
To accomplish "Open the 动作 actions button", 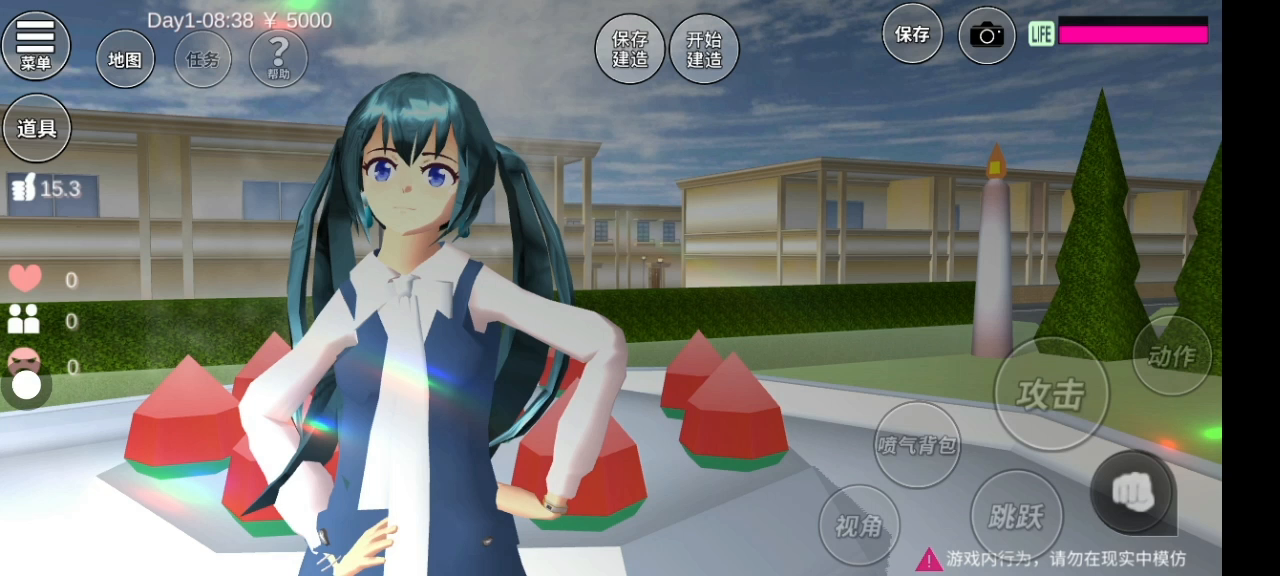I will 1171,355.
